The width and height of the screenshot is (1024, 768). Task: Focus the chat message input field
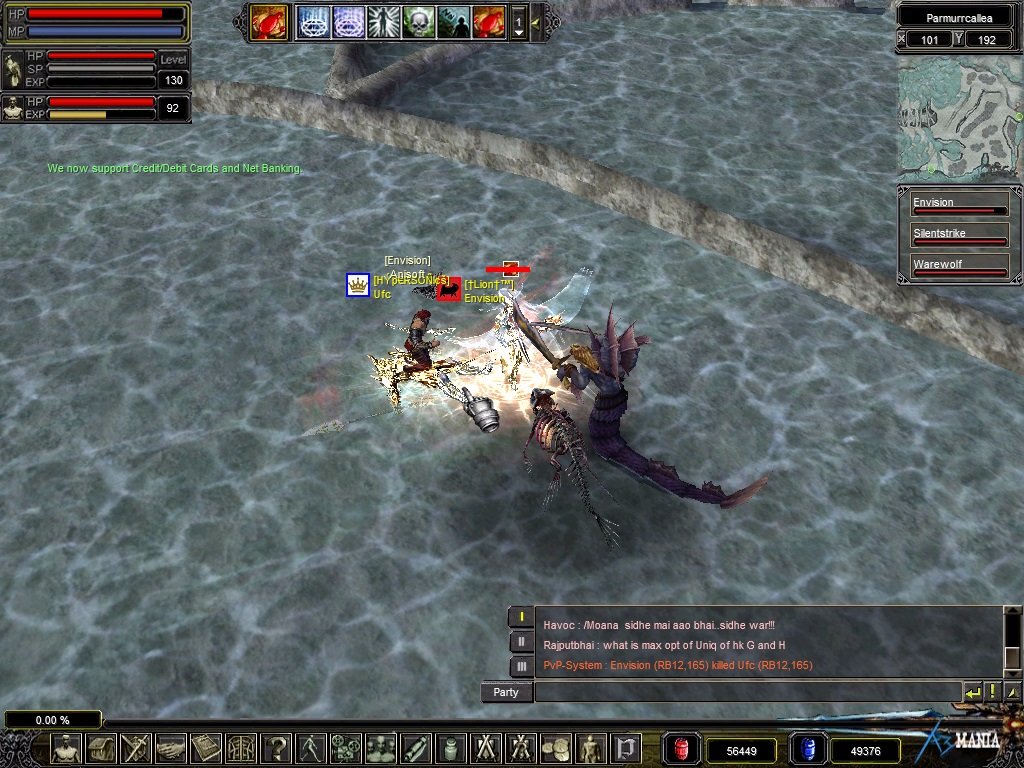pyautogui.click(x=747, y=692)
